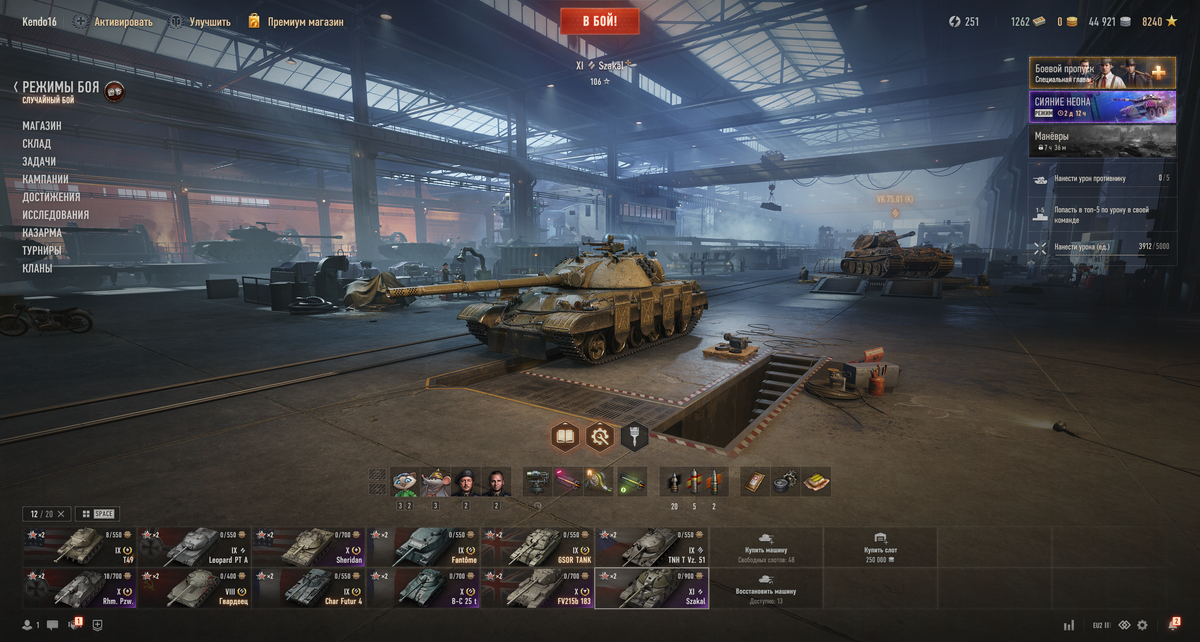Select the T49 tank in the carousel
This screenshot has height=642, width=1200.
79,547
